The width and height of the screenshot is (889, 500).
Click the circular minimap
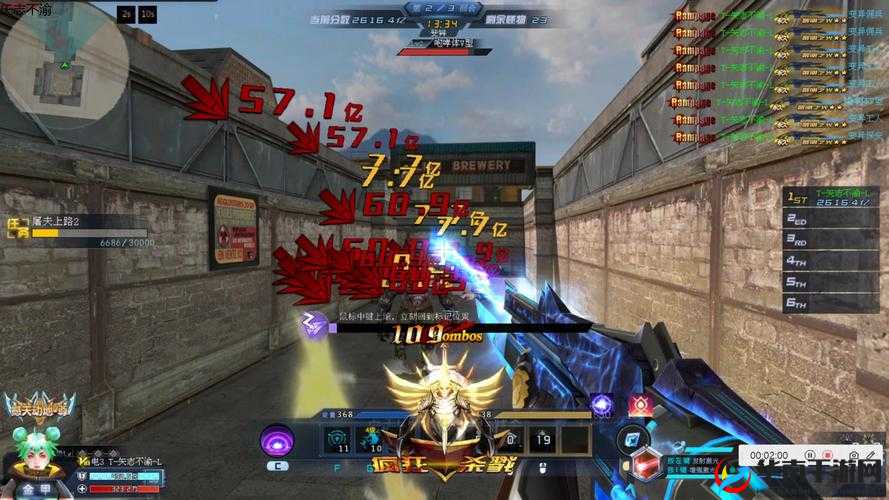coord(64,66)
